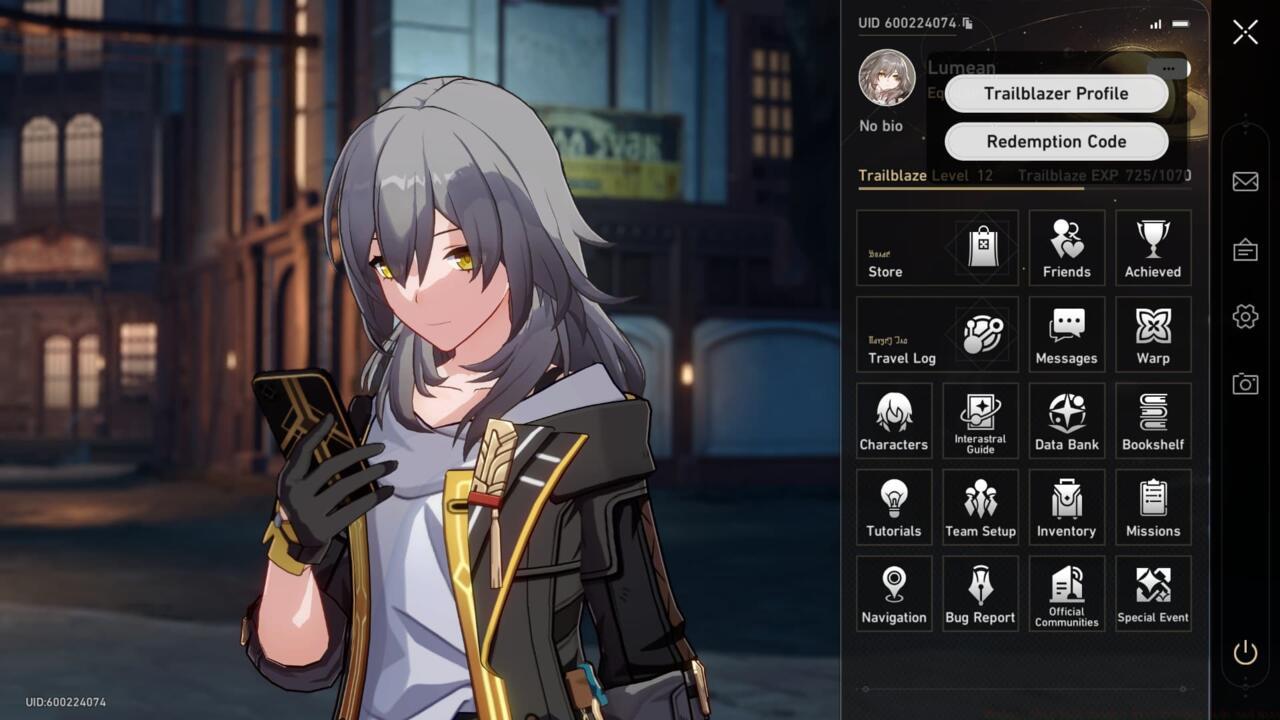Screen dimensions: 1280x720
Task: Open the Interastral Guide
Action: (x=980, y=420)
